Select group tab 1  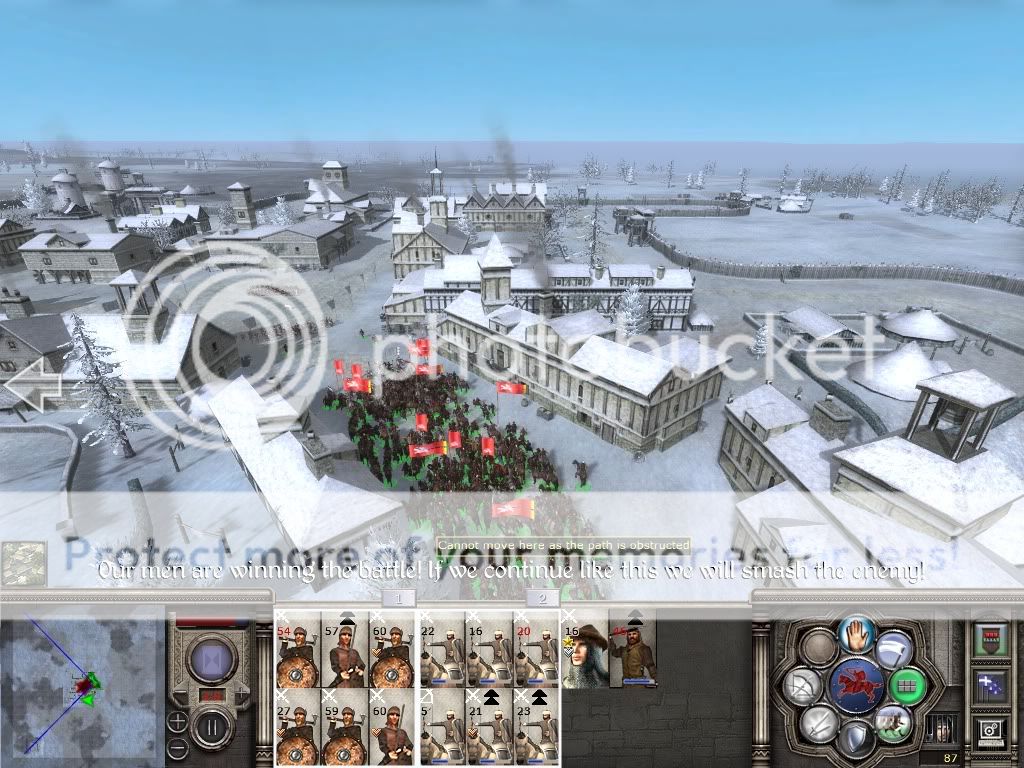[x=398, y=598]
